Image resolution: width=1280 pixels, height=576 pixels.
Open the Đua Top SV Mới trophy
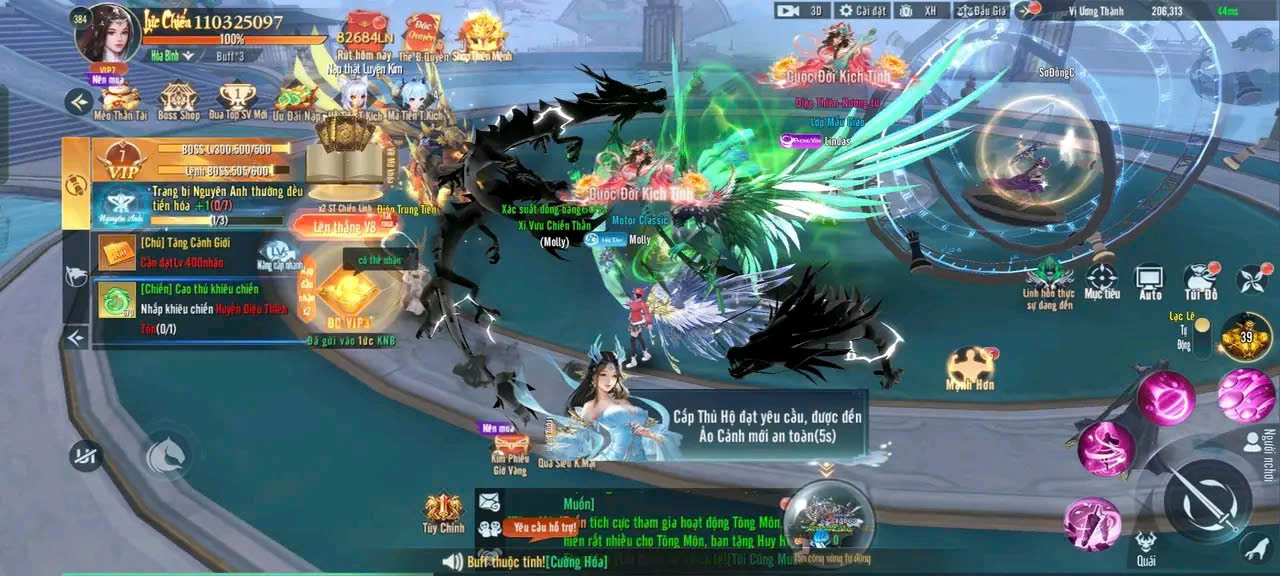(x=237, y=99)
